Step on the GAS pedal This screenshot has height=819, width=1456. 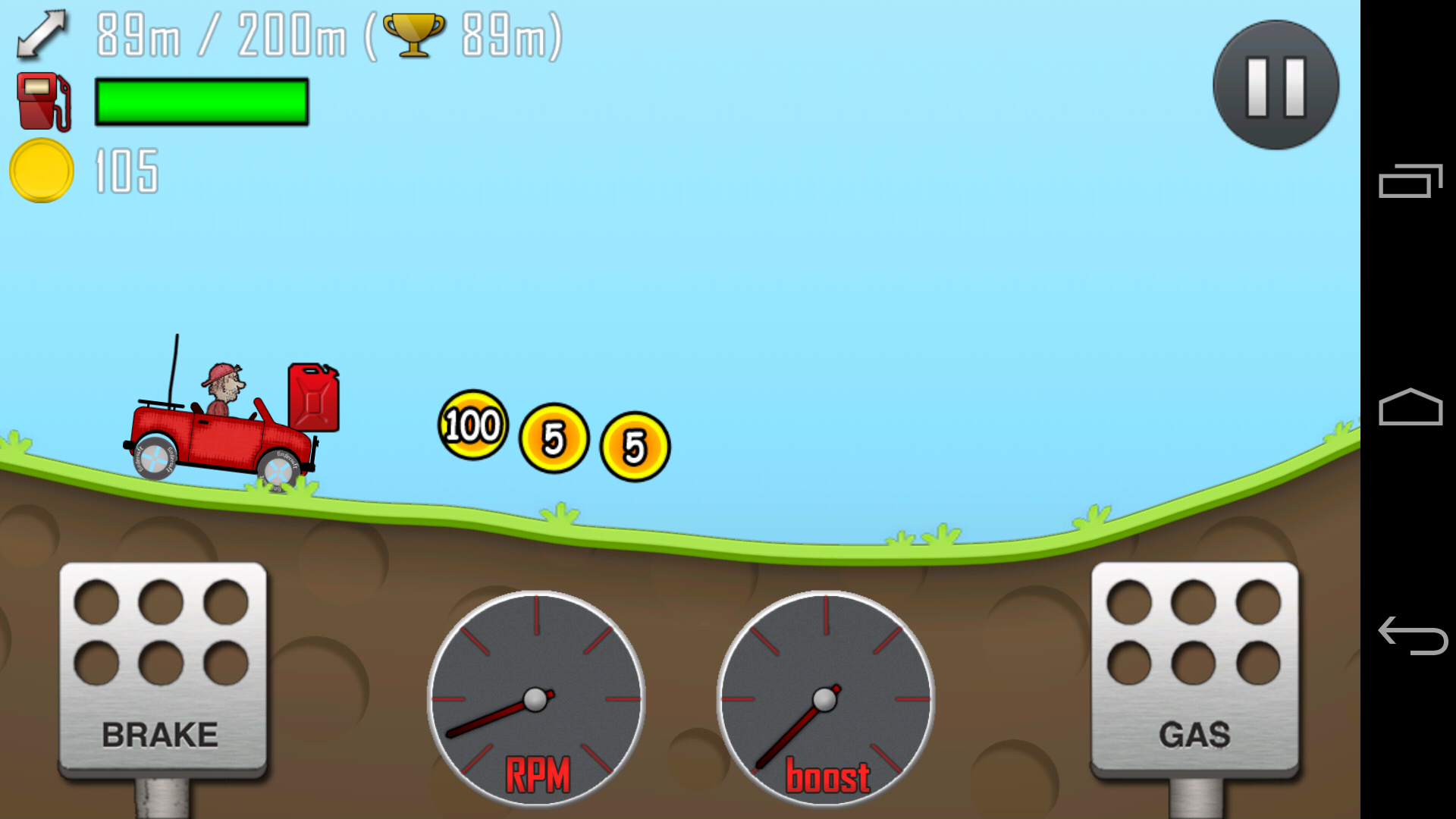(x=1194, y=669)
